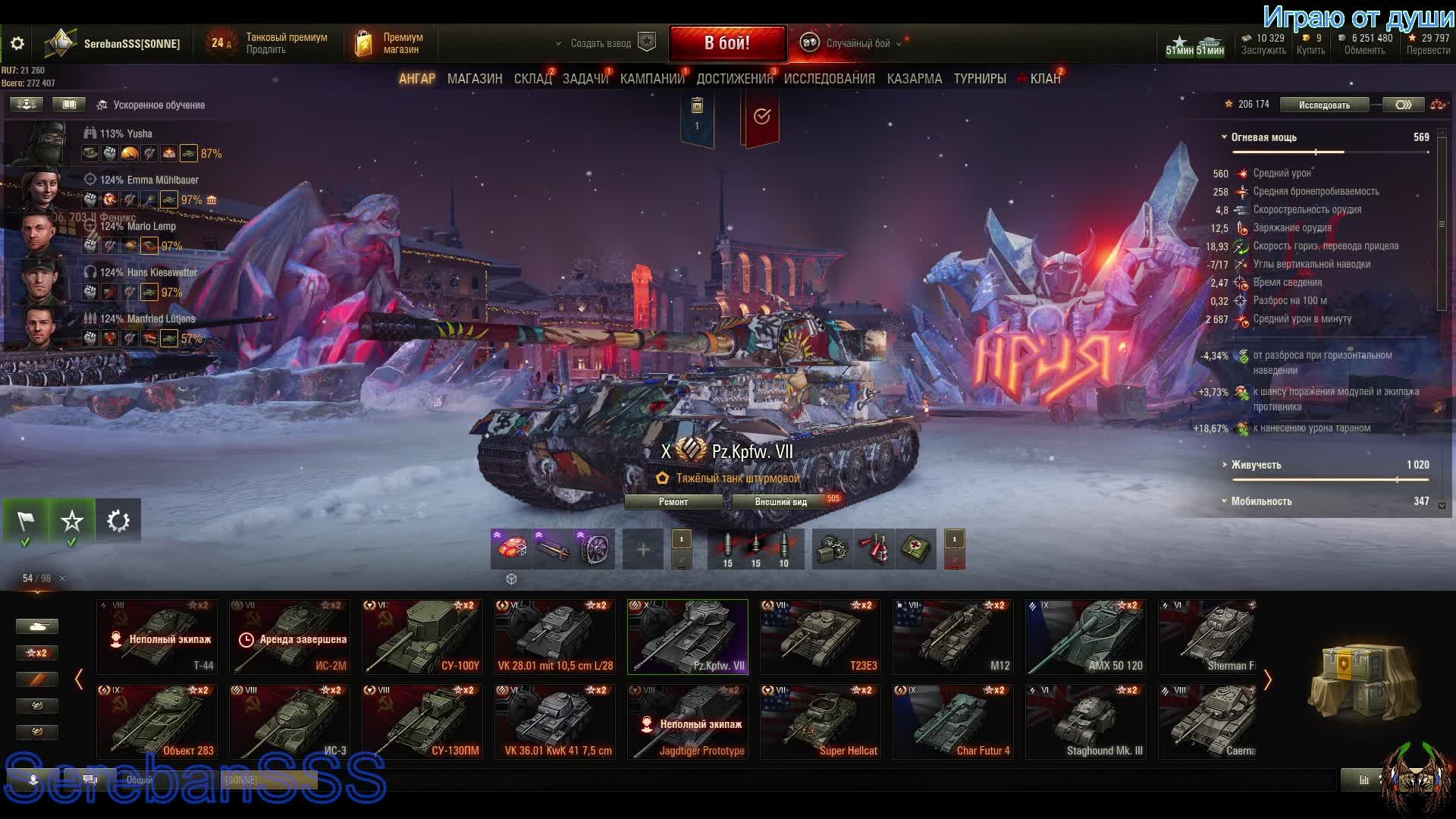Click the empty equipment slot with plus
Image resolution: width=1456 pixels, height=819 pixels.
coord(642,549)
